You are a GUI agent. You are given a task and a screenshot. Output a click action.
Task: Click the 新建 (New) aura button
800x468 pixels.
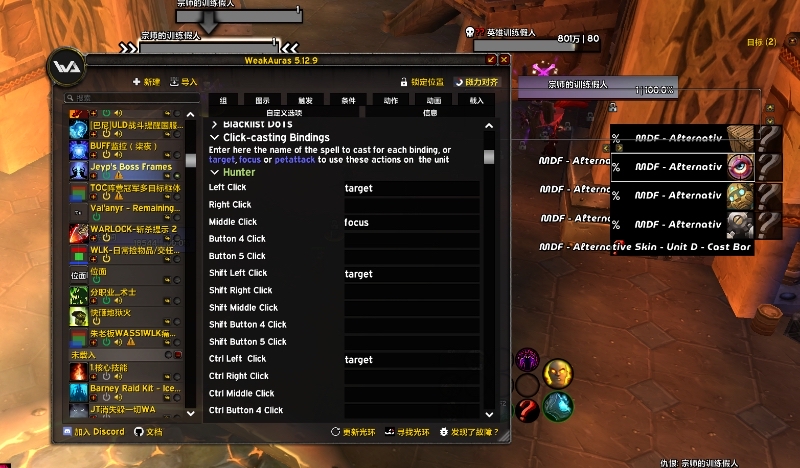coord(146,82)
